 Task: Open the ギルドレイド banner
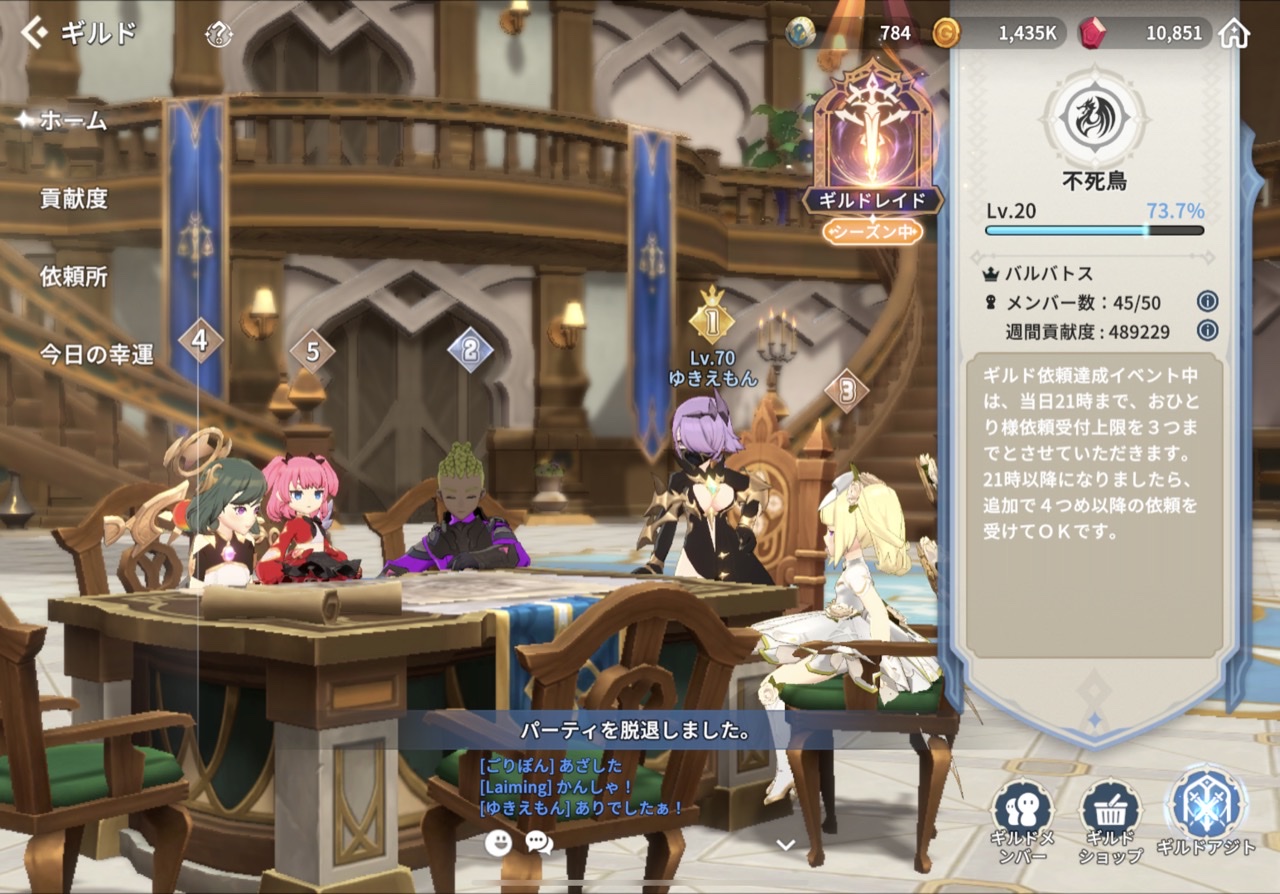pyautogui.click(x=872, y=150)
